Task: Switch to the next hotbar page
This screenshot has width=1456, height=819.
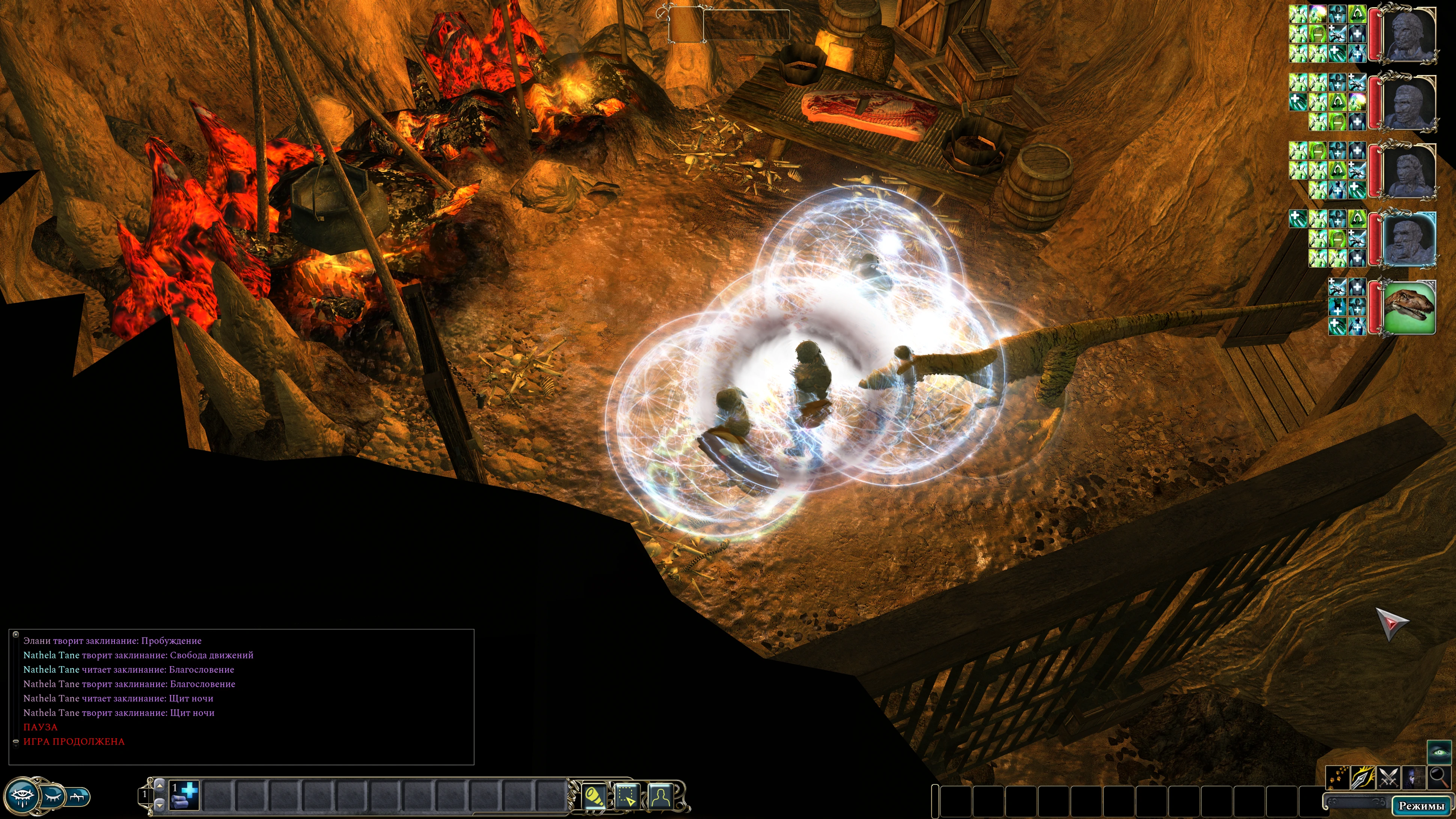Action: pos(160,805)
